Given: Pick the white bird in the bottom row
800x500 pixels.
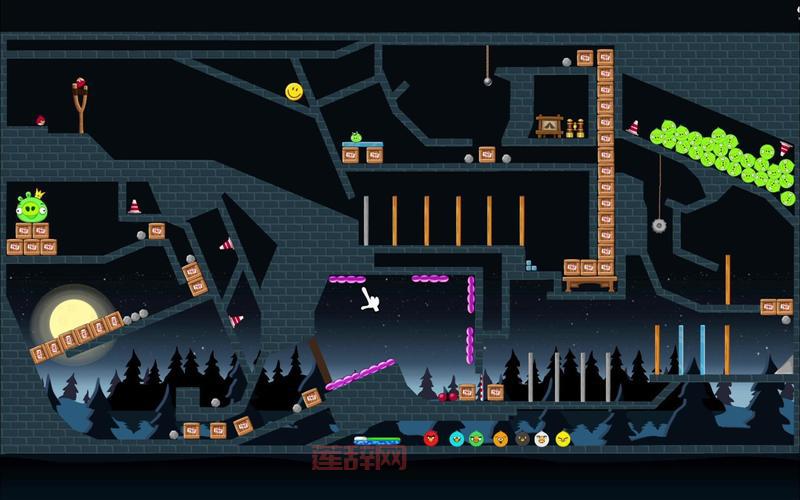Looking at the screenshot, I should (542, 438).
